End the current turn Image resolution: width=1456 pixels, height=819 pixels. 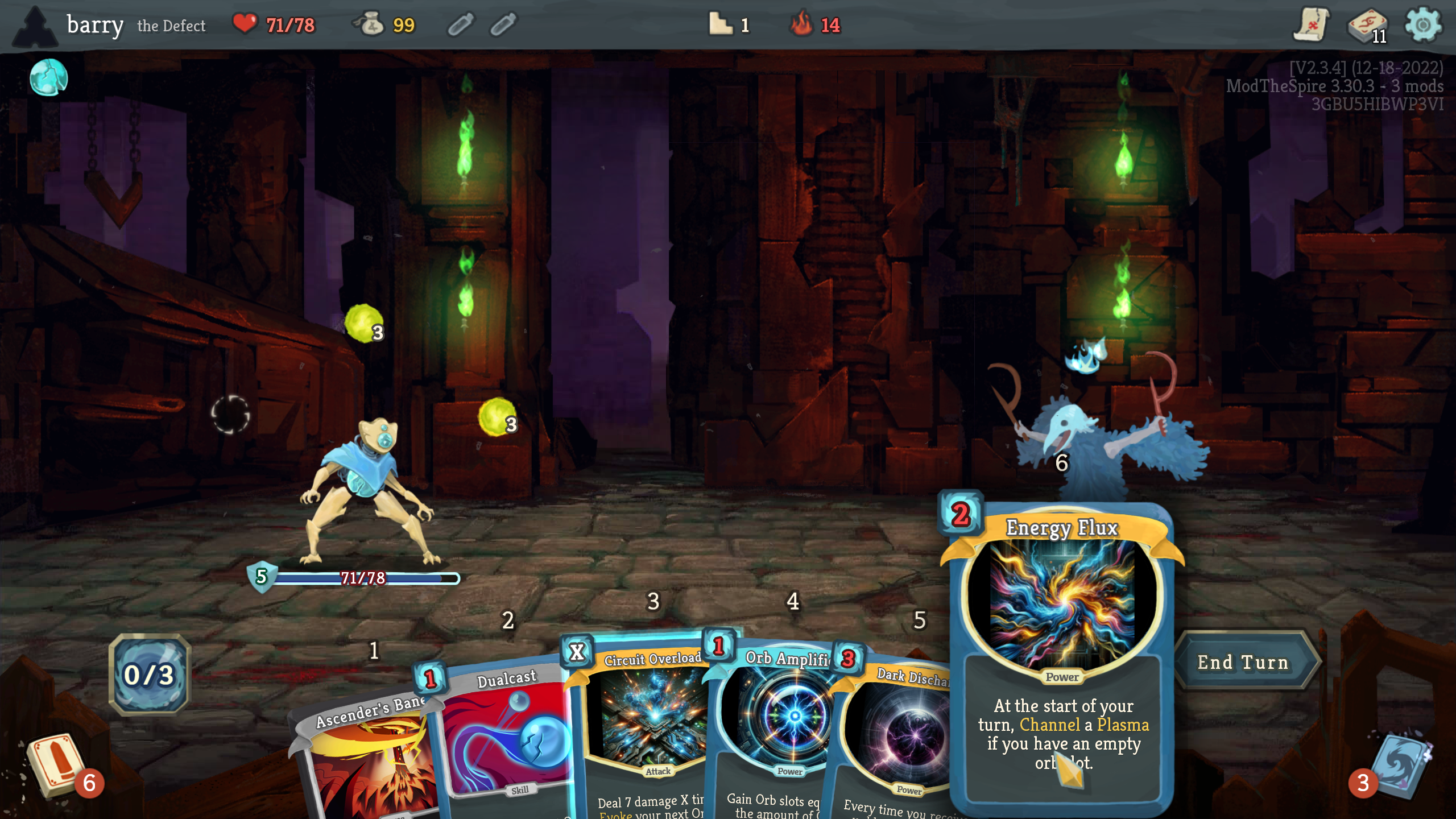[1243, 662]
